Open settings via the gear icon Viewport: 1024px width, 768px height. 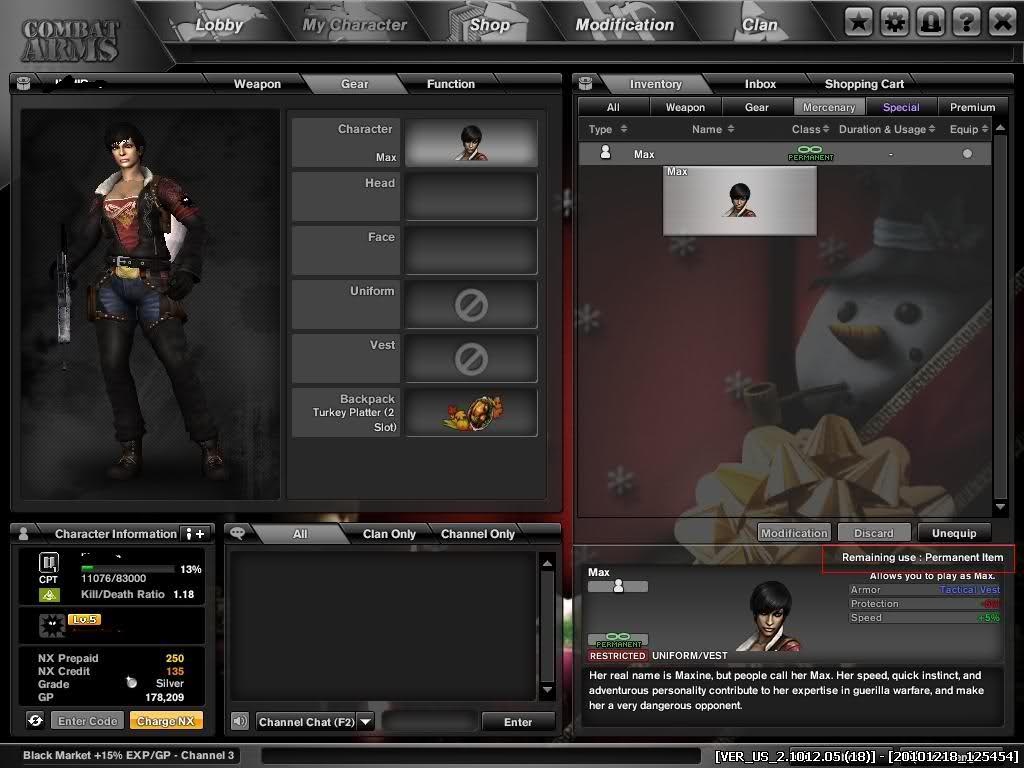point(894,21)
